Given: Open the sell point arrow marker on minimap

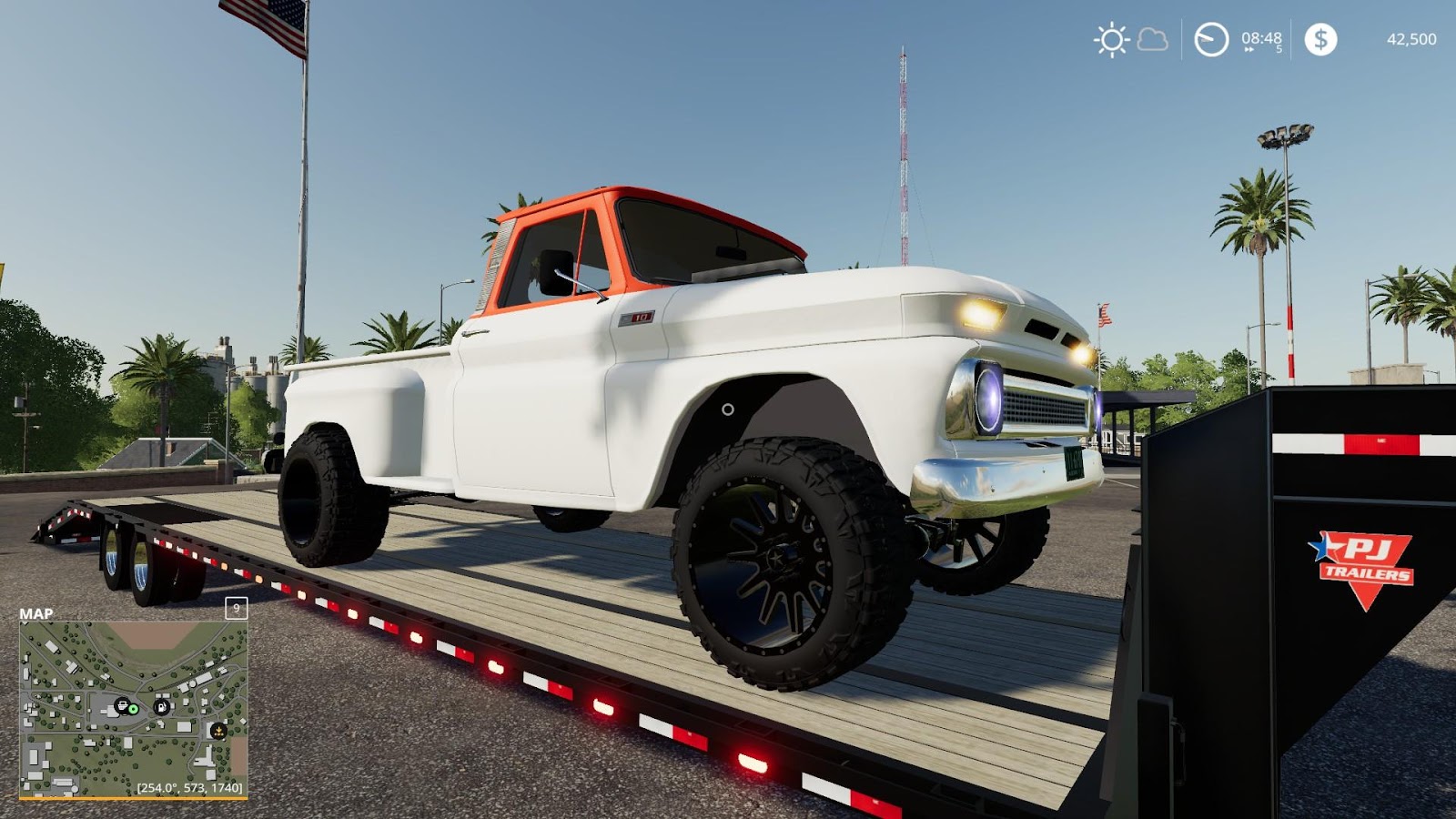Looking at the screenshot, I should [x=219, y=731].
